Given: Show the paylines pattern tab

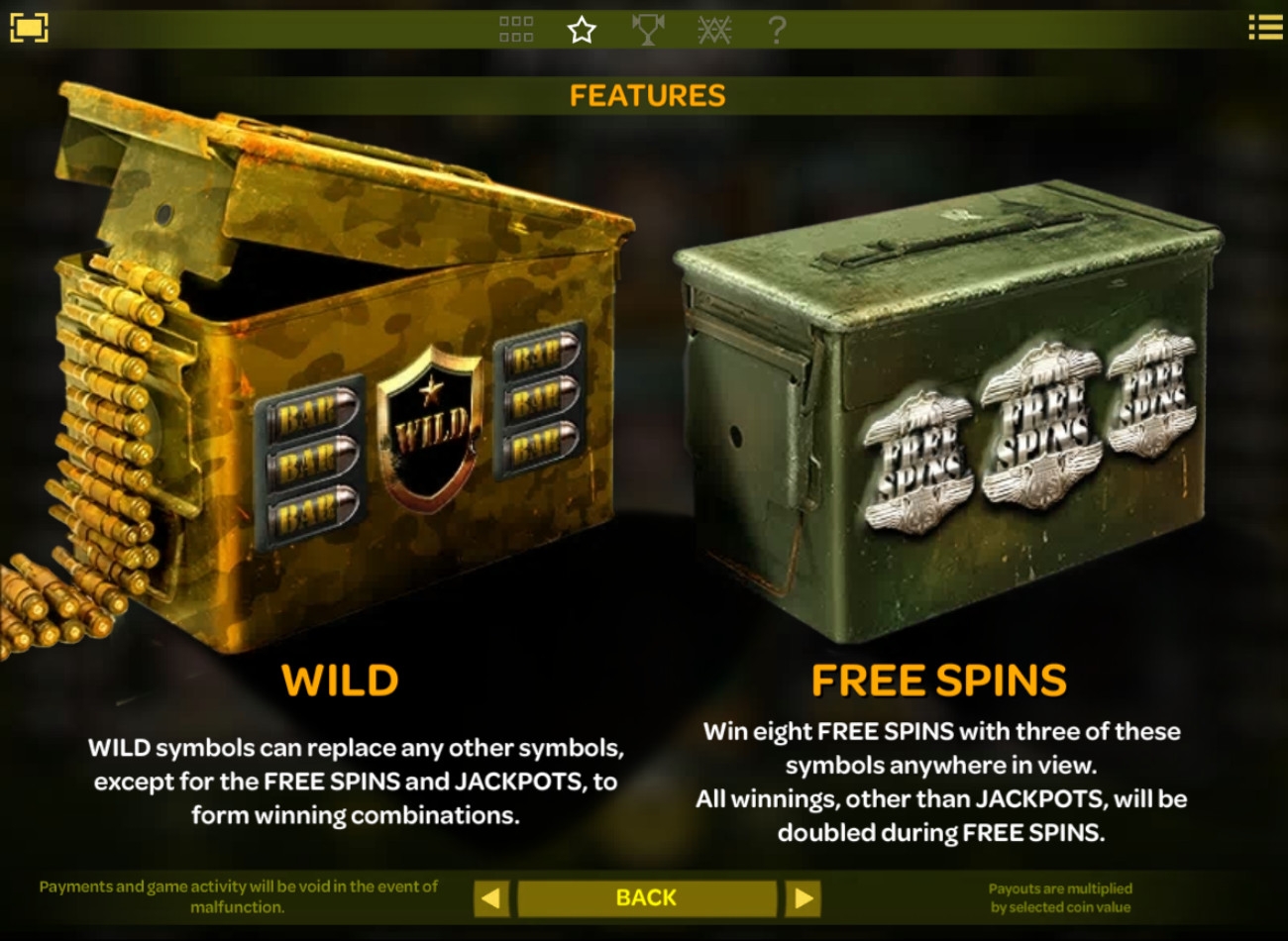Looking at the screenshot, I should point(713,30).
